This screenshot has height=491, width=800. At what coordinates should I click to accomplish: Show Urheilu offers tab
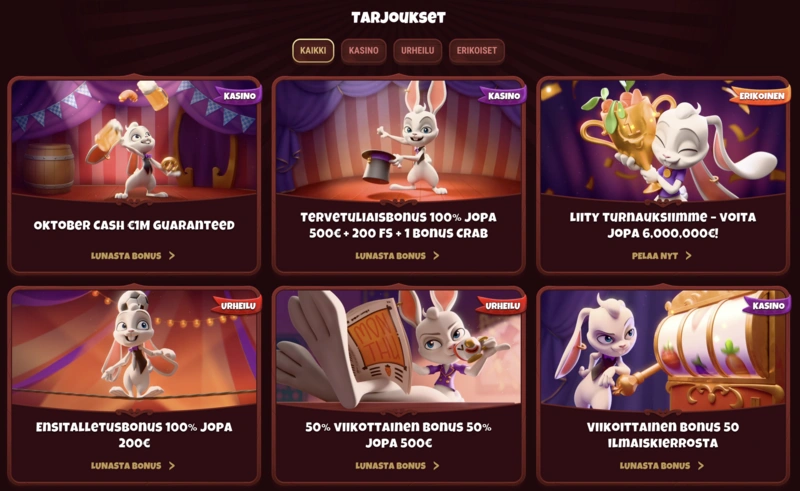417,51
